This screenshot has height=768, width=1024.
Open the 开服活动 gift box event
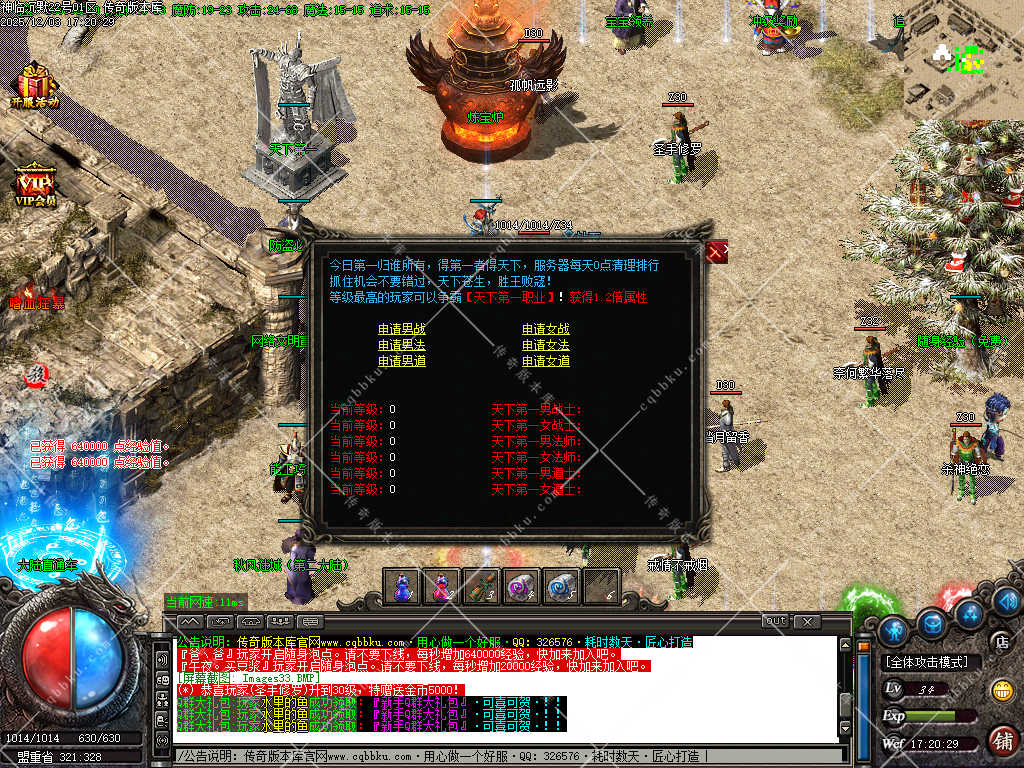[x=35, y=84]
